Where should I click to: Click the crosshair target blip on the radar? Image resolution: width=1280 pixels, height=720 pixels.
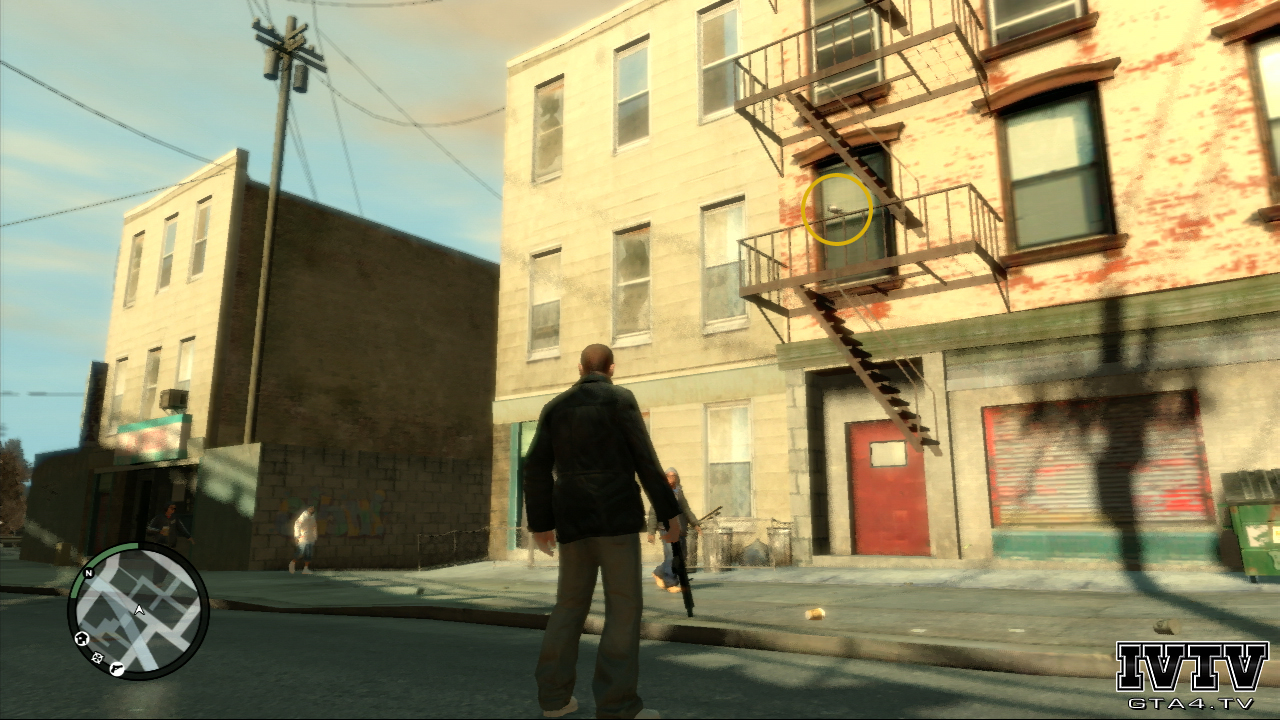pyautogui.click(x=97, y=657)
